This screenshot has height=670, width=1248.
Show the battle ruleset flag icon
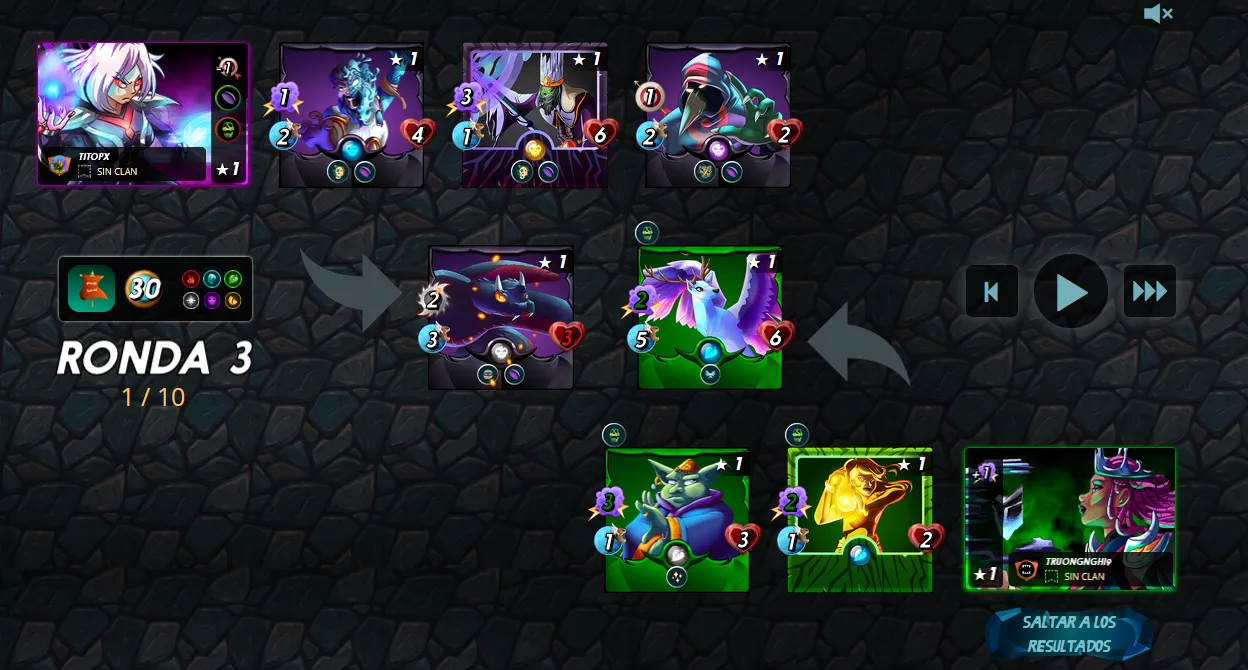[x=91, y=289]
